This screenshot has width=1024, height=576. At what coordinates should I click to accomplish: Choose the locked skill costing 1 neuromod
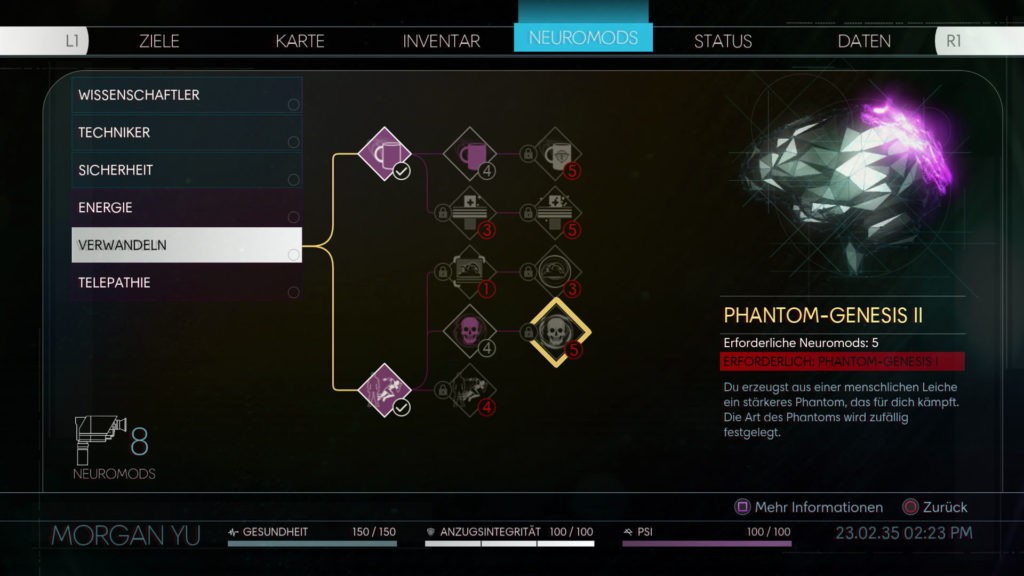point(469,272)
